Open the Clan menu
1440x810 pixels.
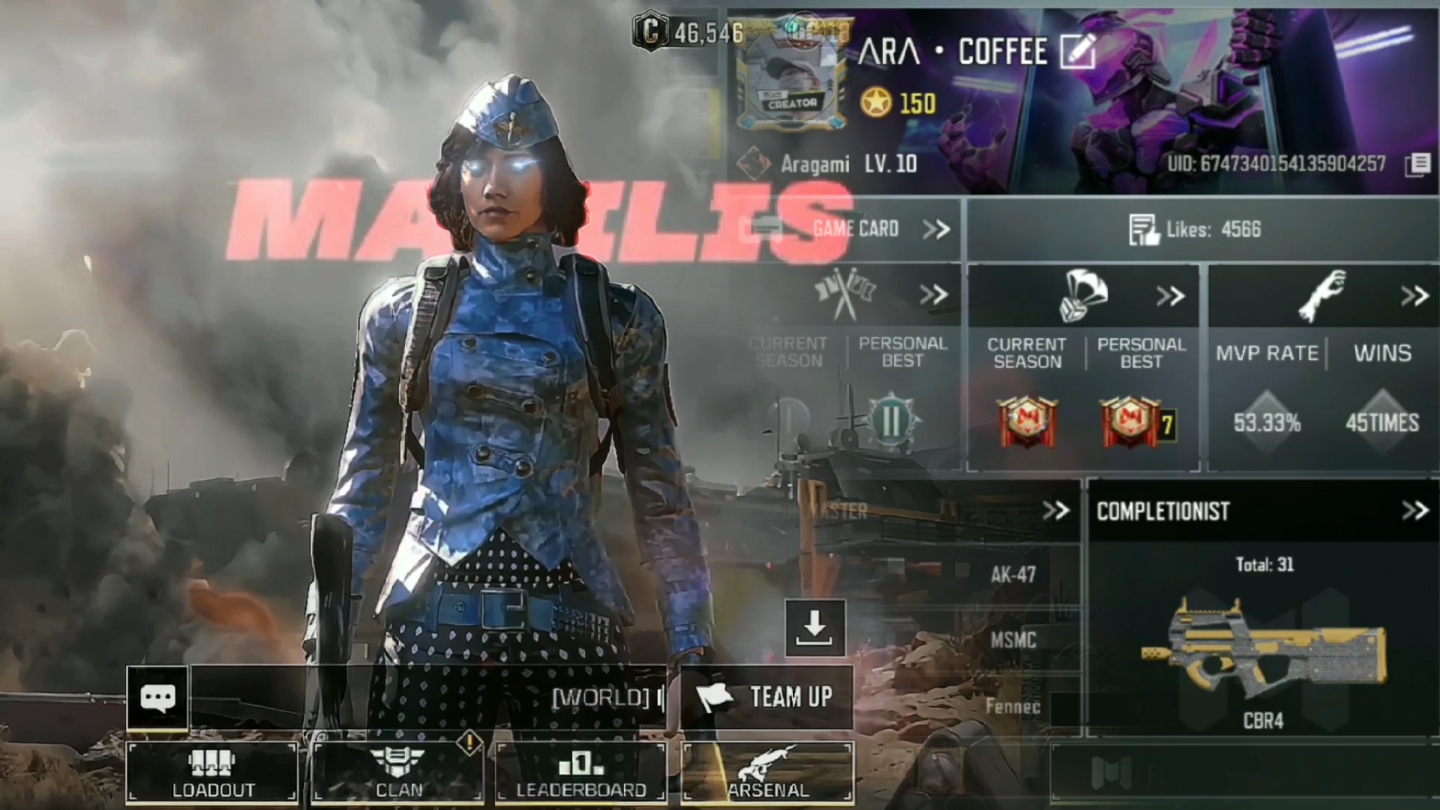[x=398, y=773]
